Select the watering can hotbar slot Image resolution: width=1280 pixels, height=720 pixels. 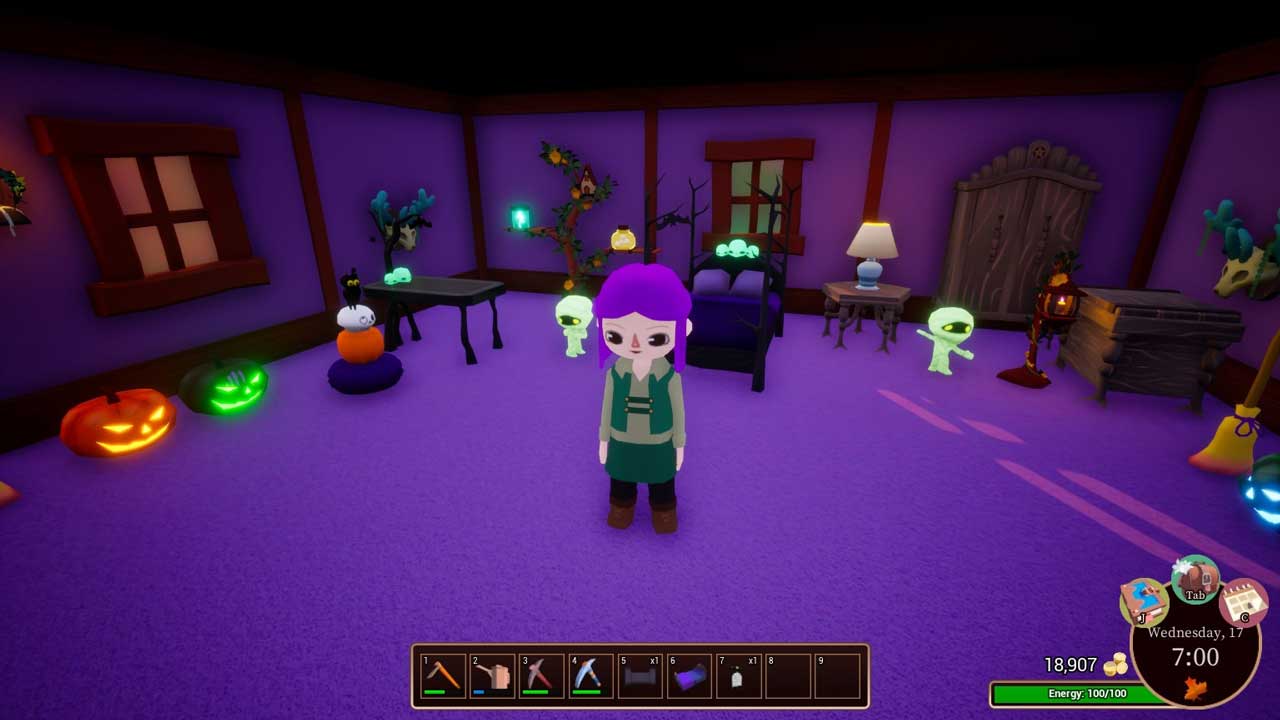pyautogui.click(x=493, y=676)
